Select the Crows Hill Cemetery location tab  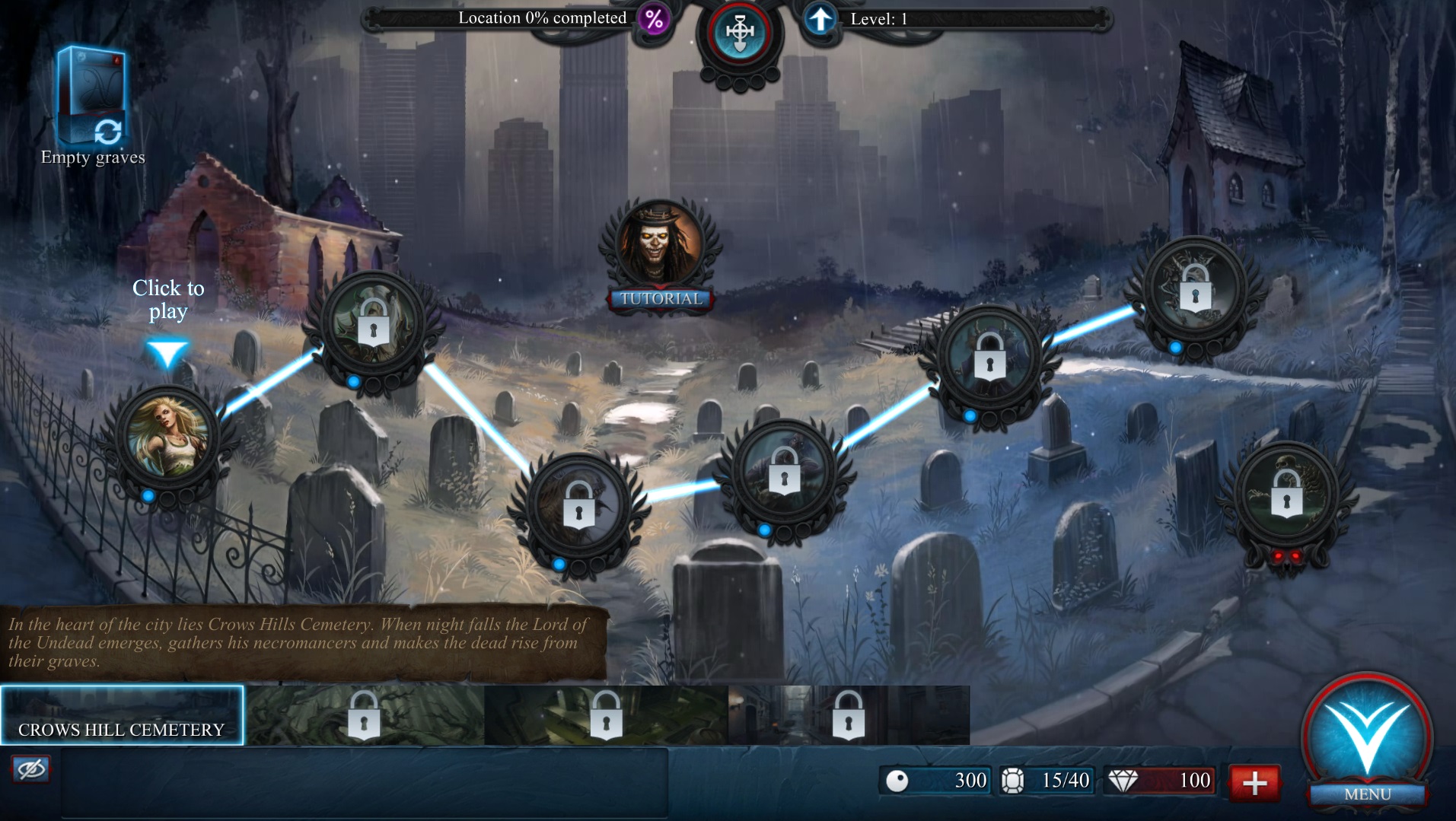click(122, 715)
